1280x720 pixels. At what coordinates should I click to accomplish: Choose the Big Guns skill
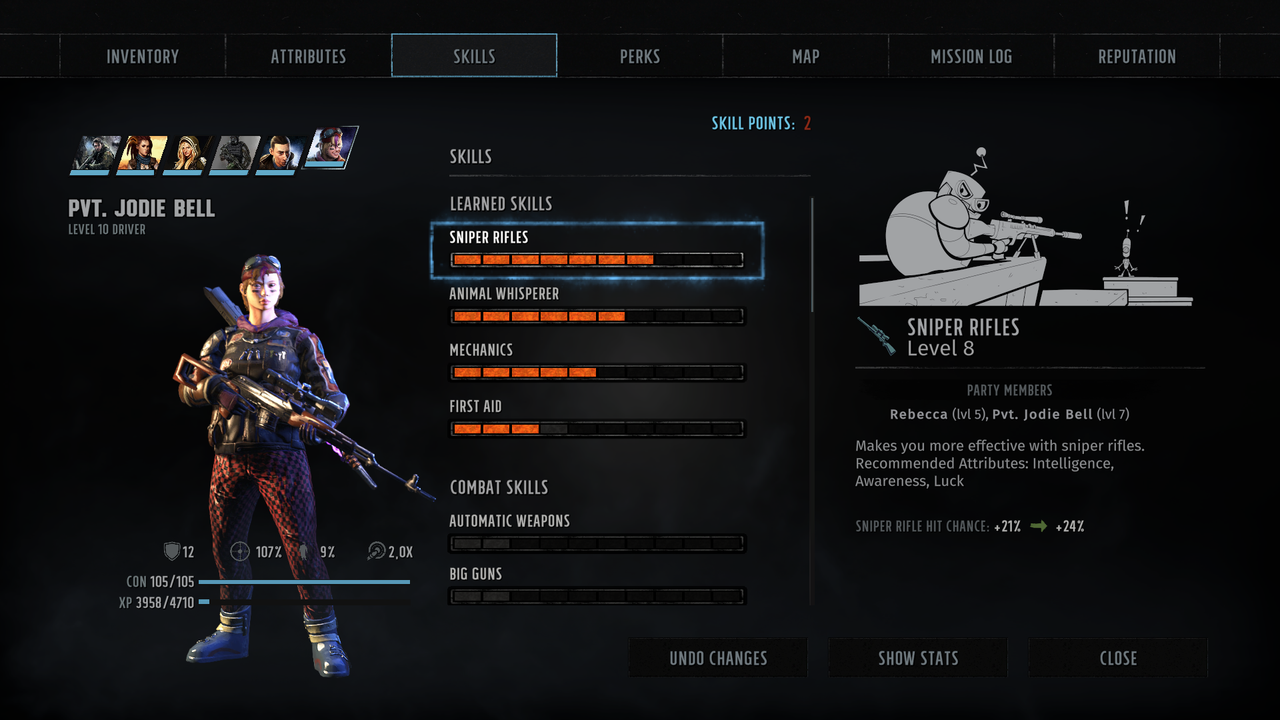[x=597, y=586]
